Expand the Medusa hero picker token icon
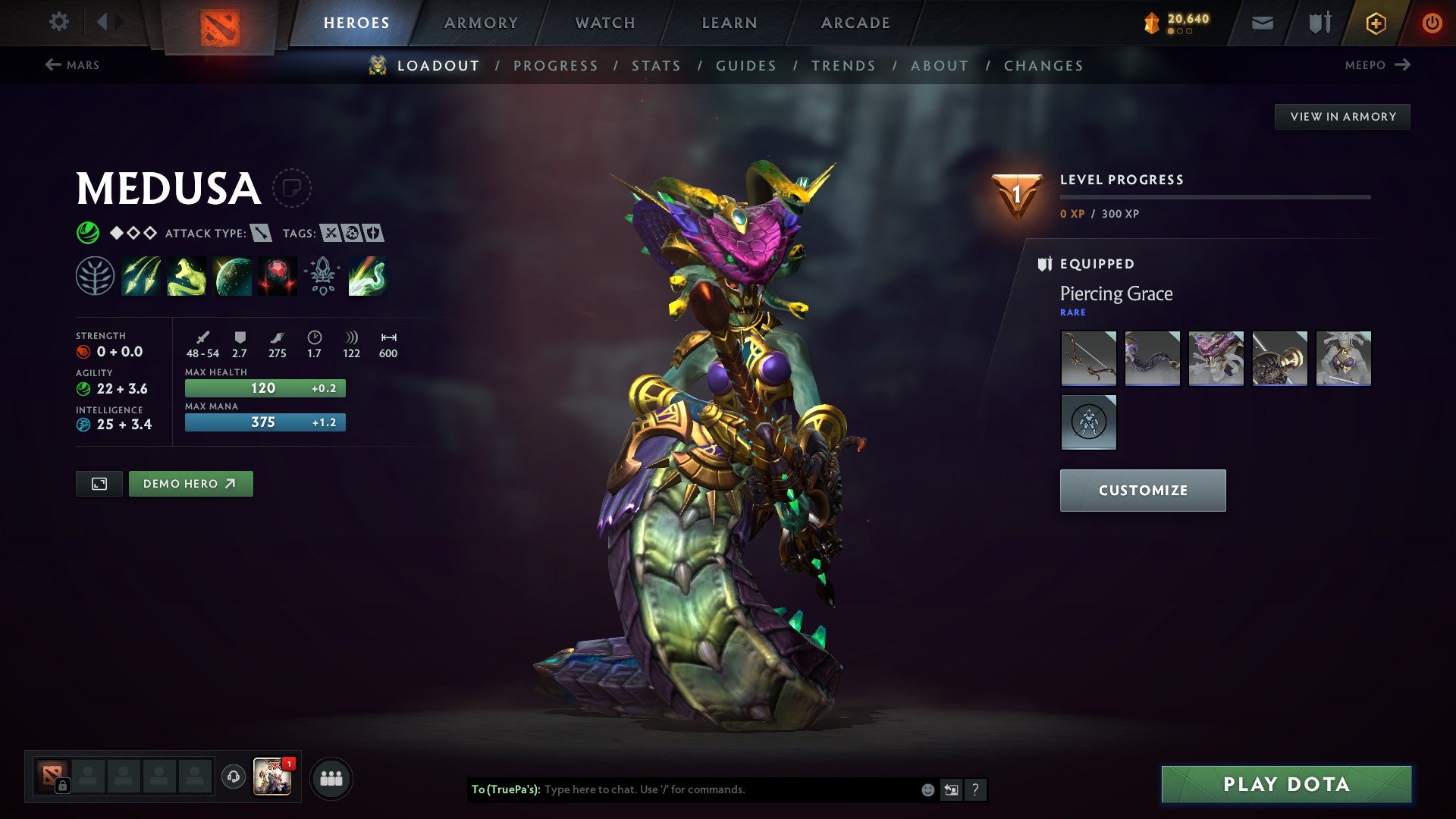Viewport: 1456px width, 819px height. click(293, 189)
